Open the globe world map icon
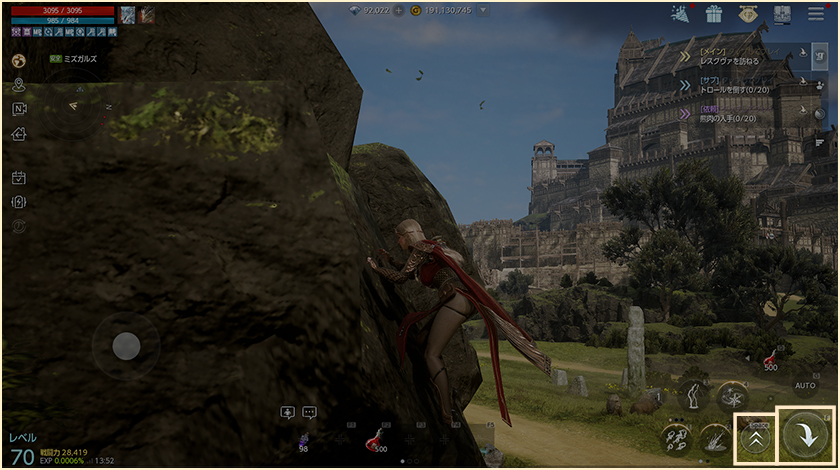The height and width of the screenshot is (470, 840). [x=19, y=60]
